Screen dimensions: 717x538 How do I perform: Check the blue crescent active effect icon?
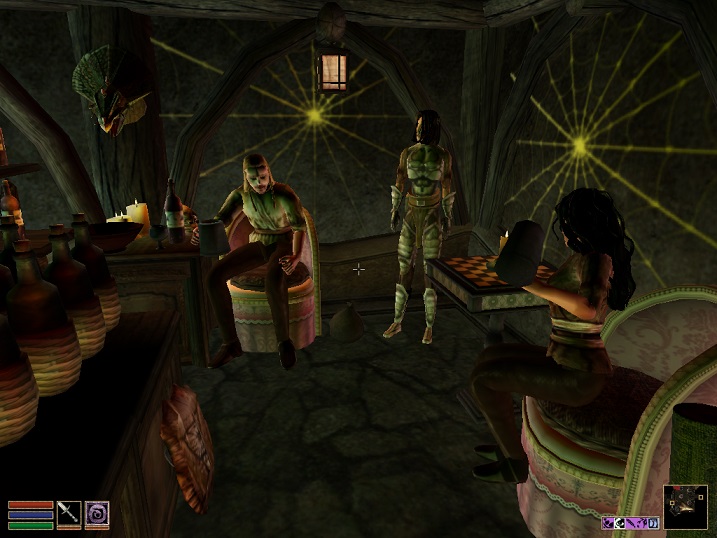[653, 523]
